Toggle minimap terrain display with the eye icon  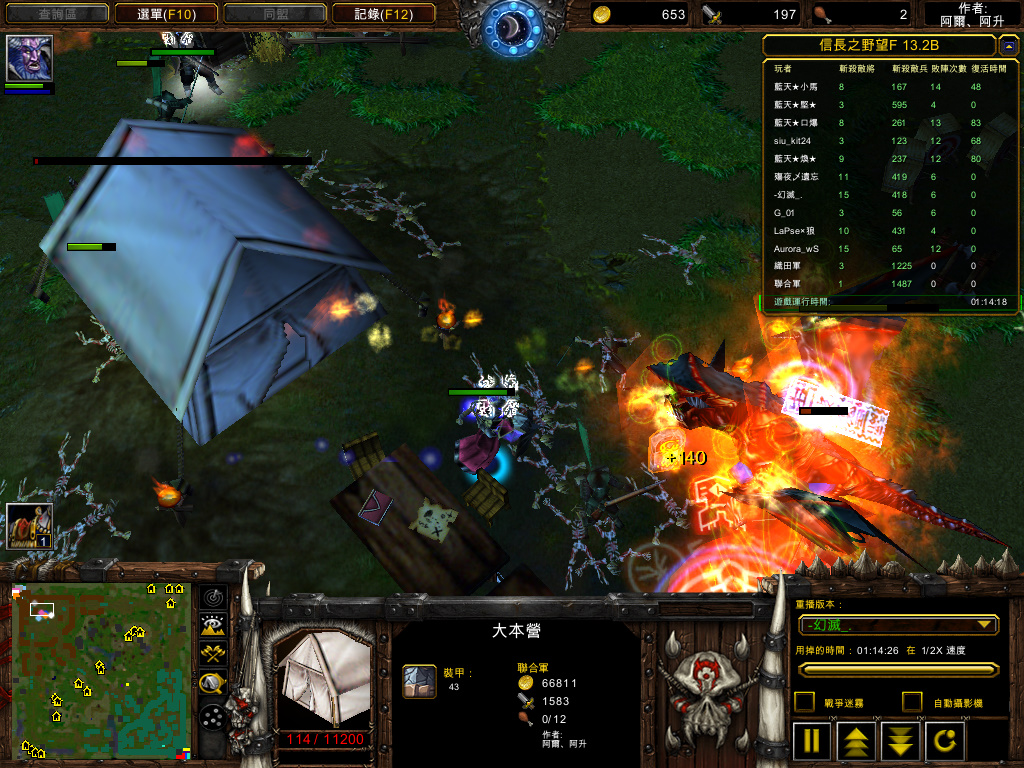click(x=212, y=626)
